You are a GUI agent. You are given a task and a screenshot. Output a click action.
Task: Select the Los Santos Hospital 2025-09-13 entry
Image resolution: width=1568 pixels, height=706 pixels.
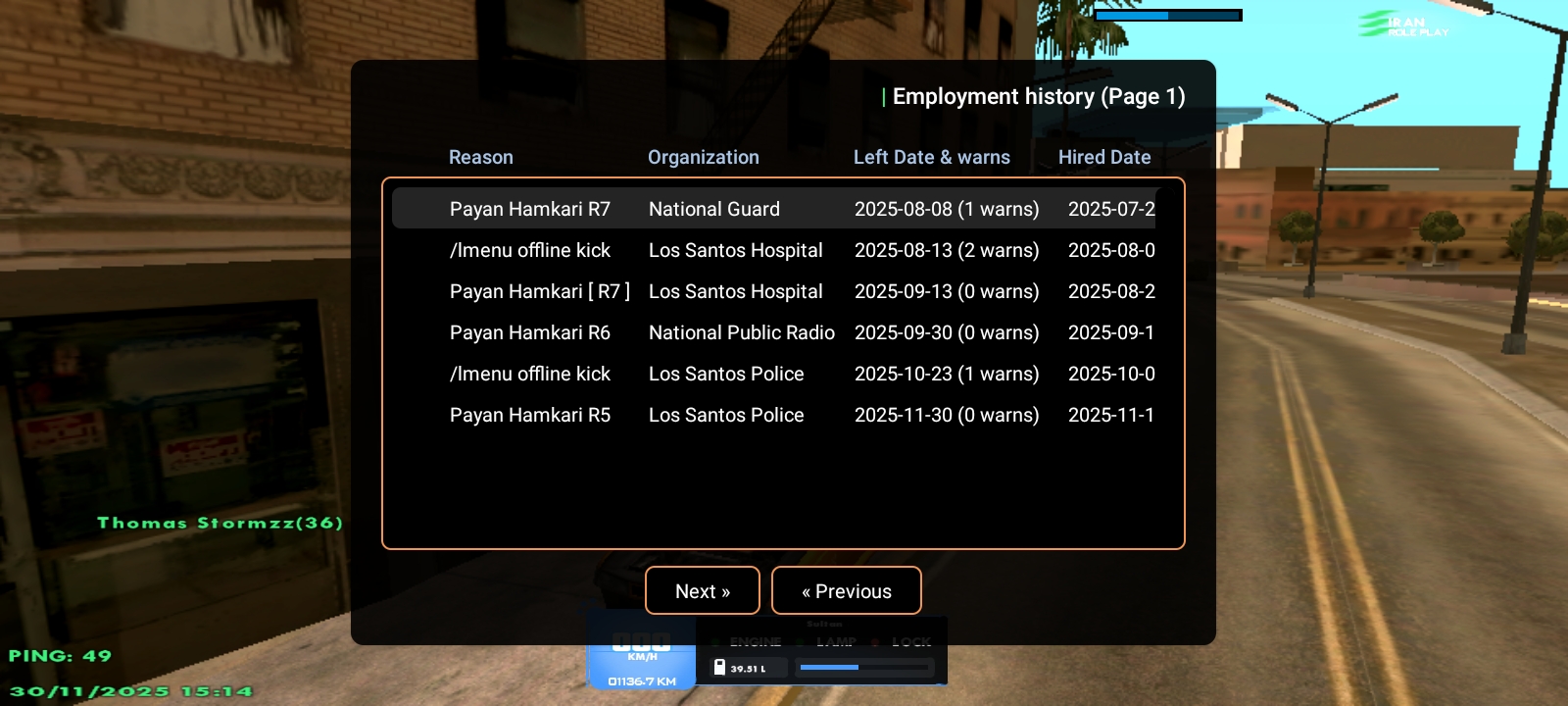pyautogui.click(x=774, y=291)
